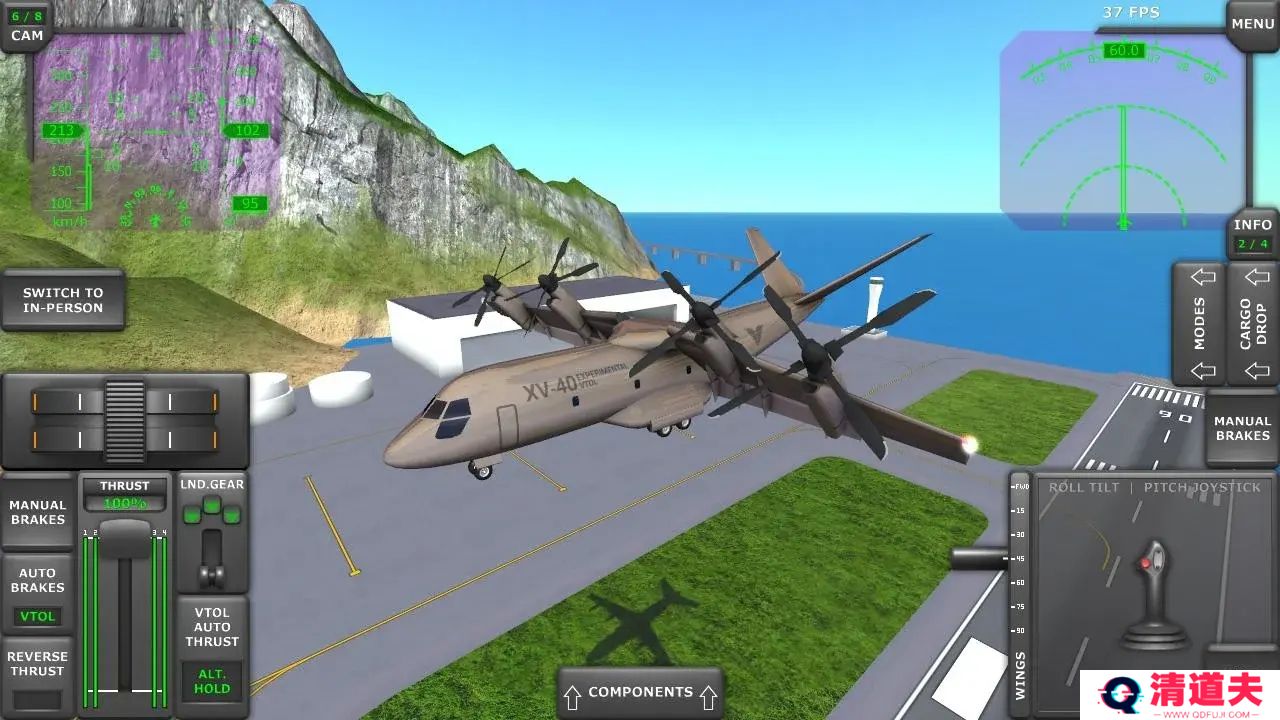Open the MENU button
The width and height of the screenshot is (1280, 720).
(1252, 24)
